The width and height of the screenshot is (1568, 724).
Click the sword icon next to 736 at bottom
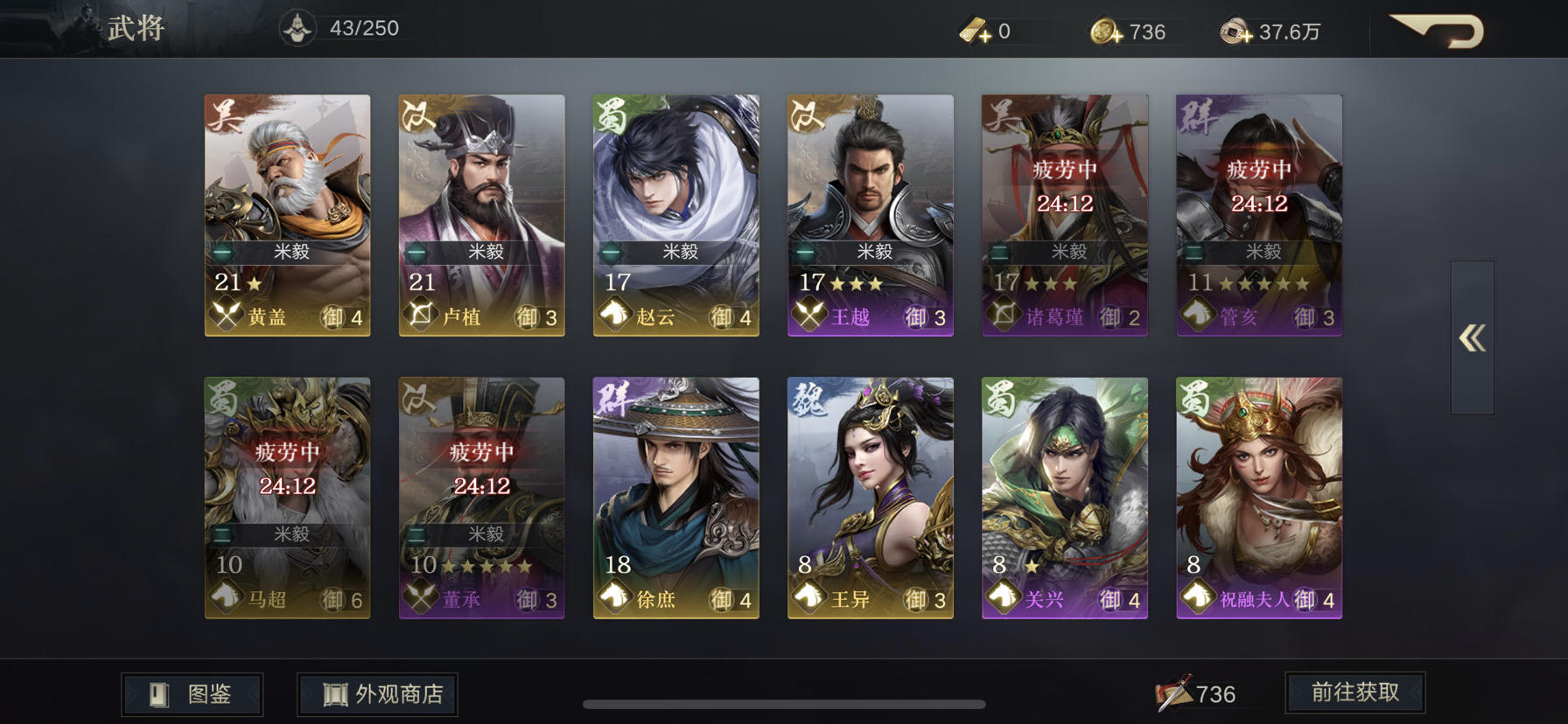coord(1174,693)
